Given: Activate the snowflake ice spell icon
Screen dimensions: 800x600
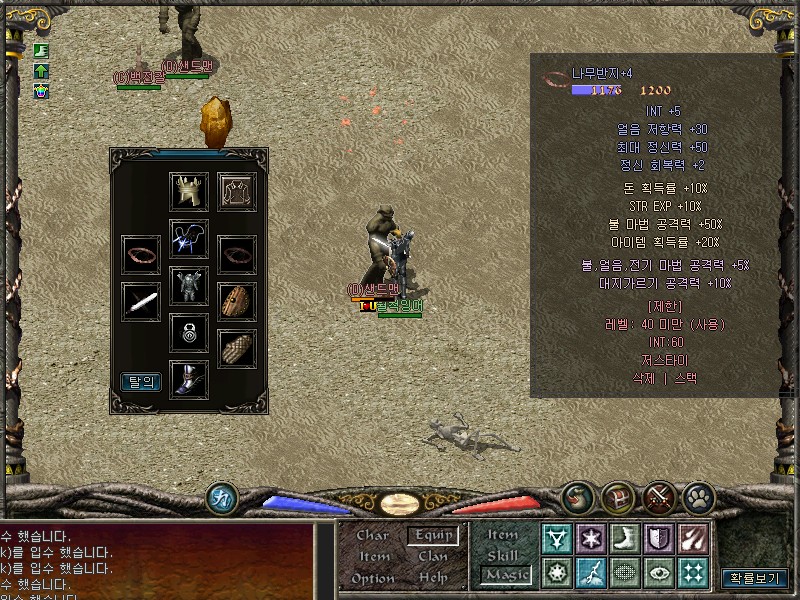Looking at the screenshot, I should click(x=589, y=539).
